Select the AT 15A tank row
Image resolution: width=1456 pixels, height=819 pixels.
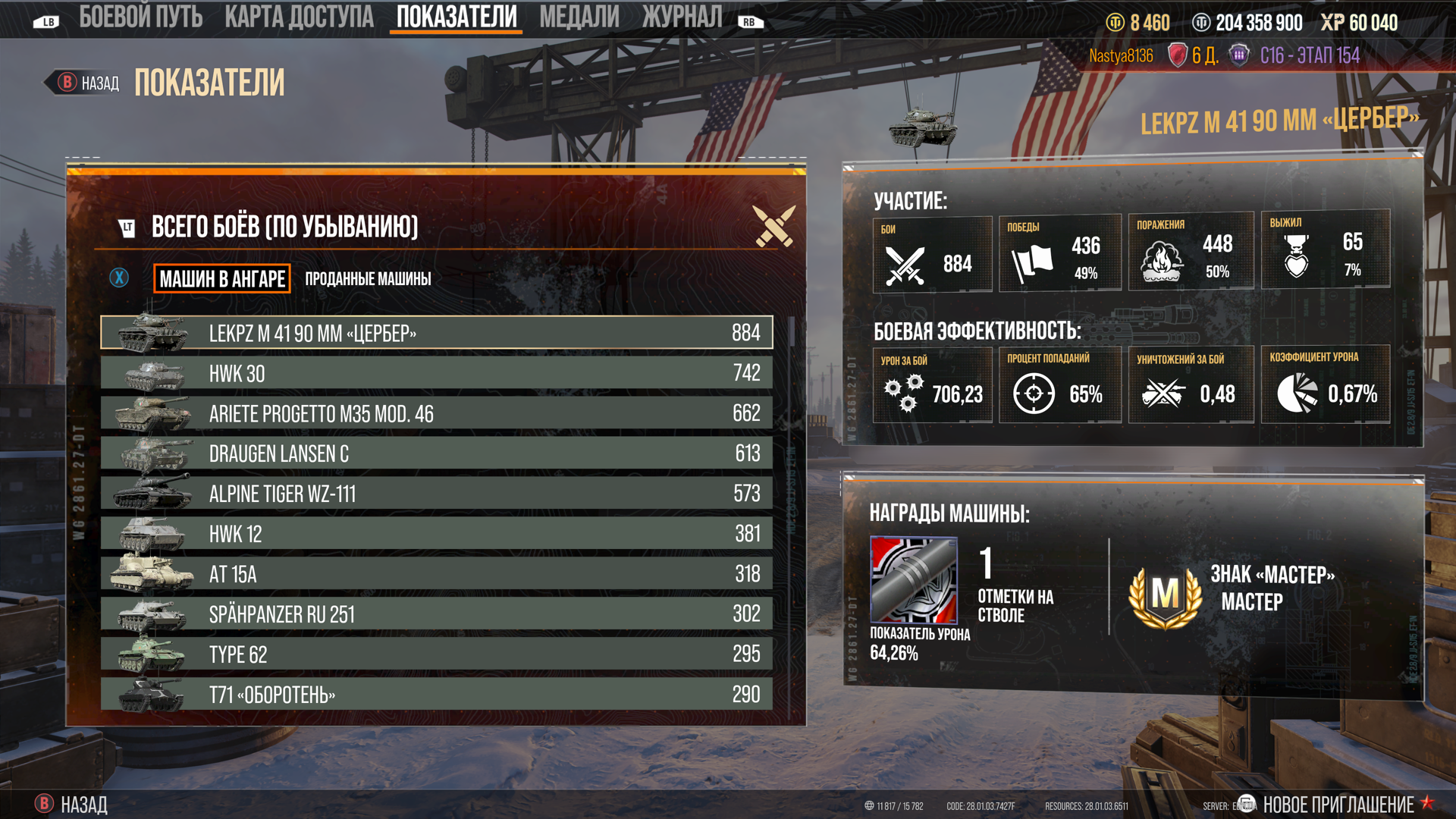[x=437, y=574]
